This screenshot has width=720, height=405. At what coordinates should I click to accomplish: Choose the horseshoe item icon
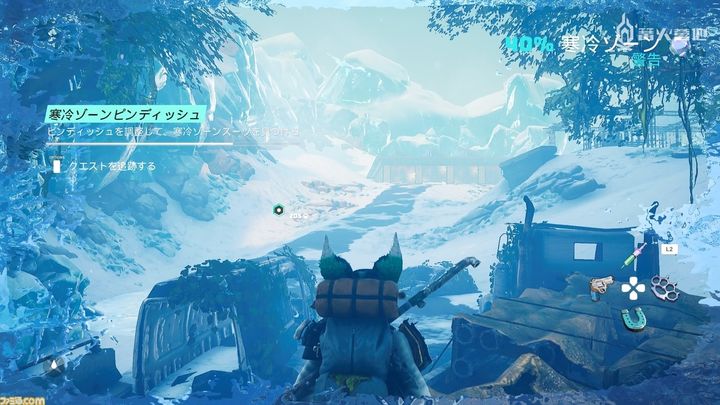[x=631, y=318]
